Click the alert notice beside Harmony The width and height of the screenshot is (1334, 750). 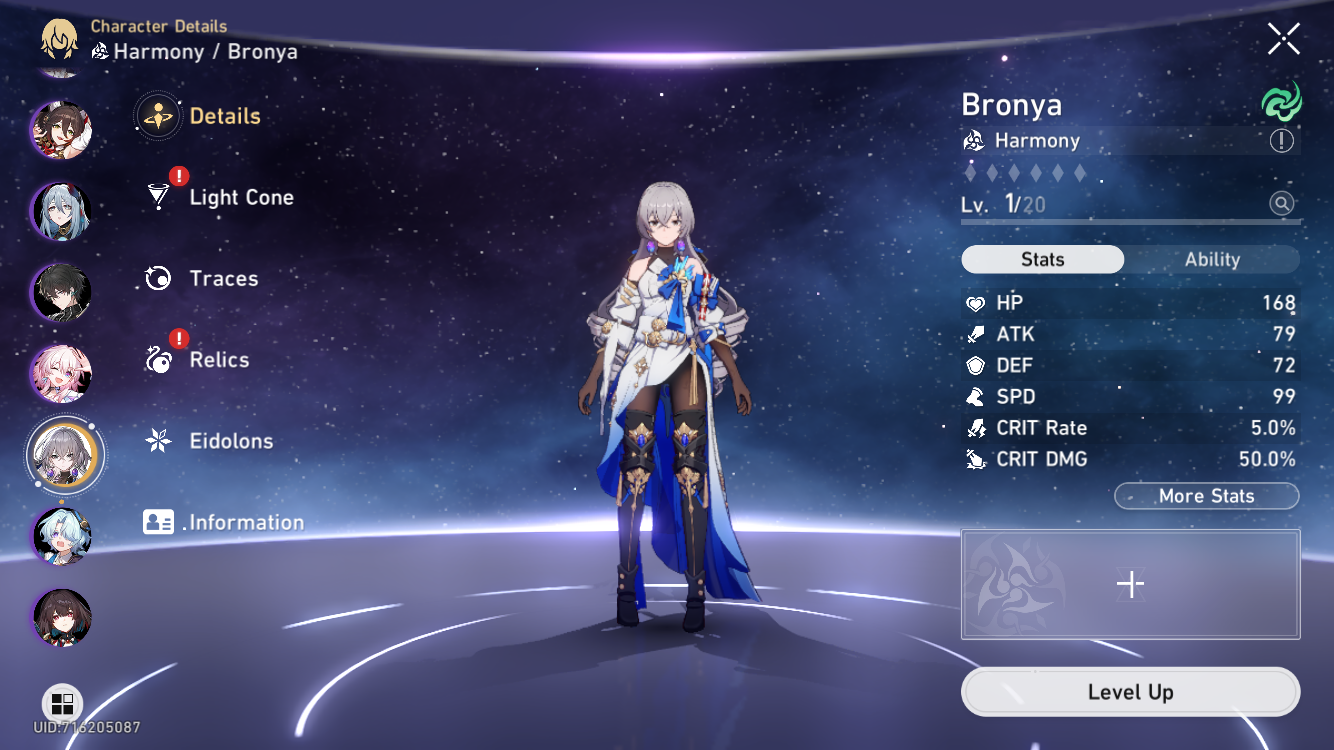(x=1281, y=140)
